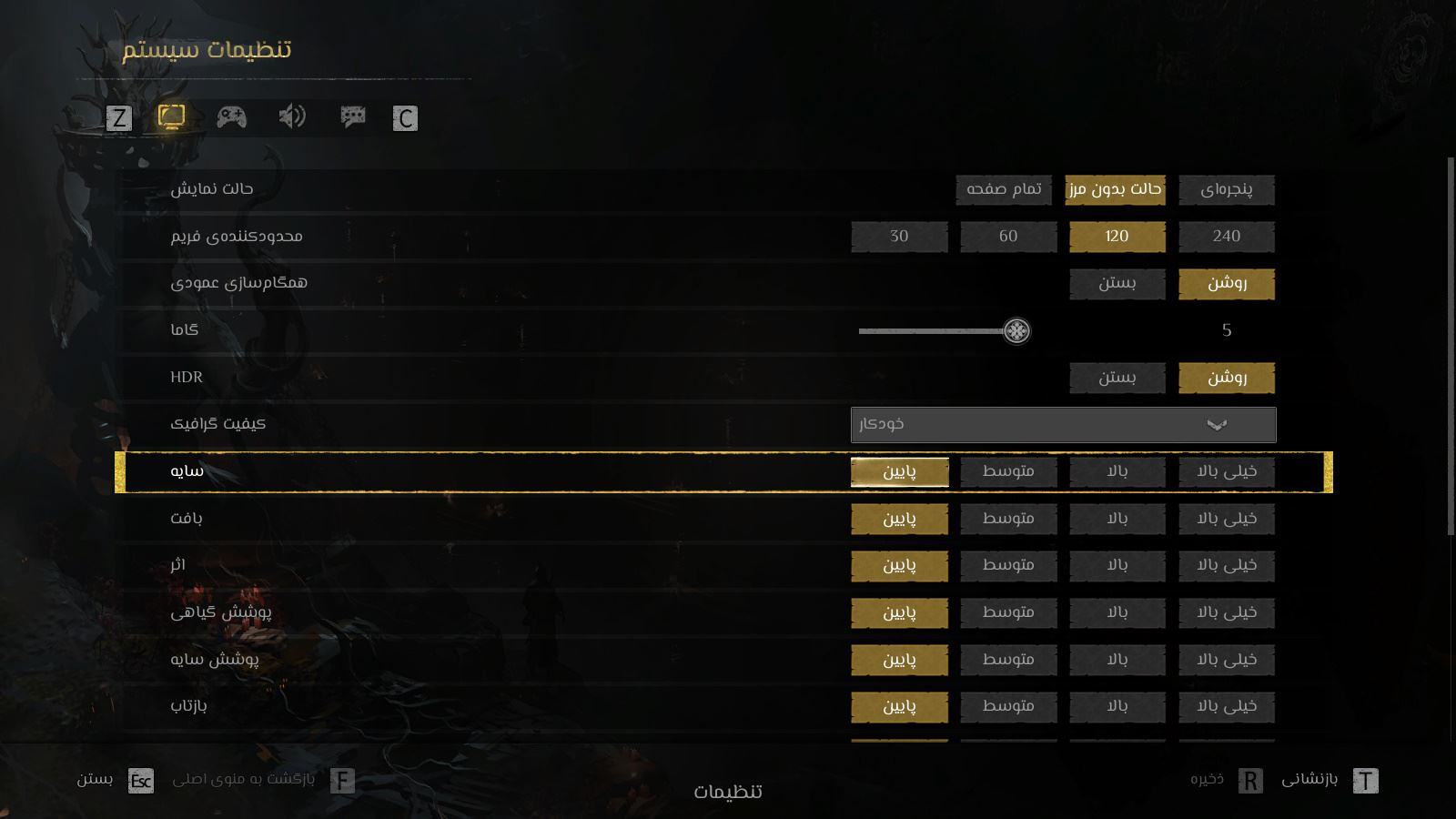Open the graphics quality خودکار dropdown
This screenshot has width=1456, height=819.
click(1063, 424)
